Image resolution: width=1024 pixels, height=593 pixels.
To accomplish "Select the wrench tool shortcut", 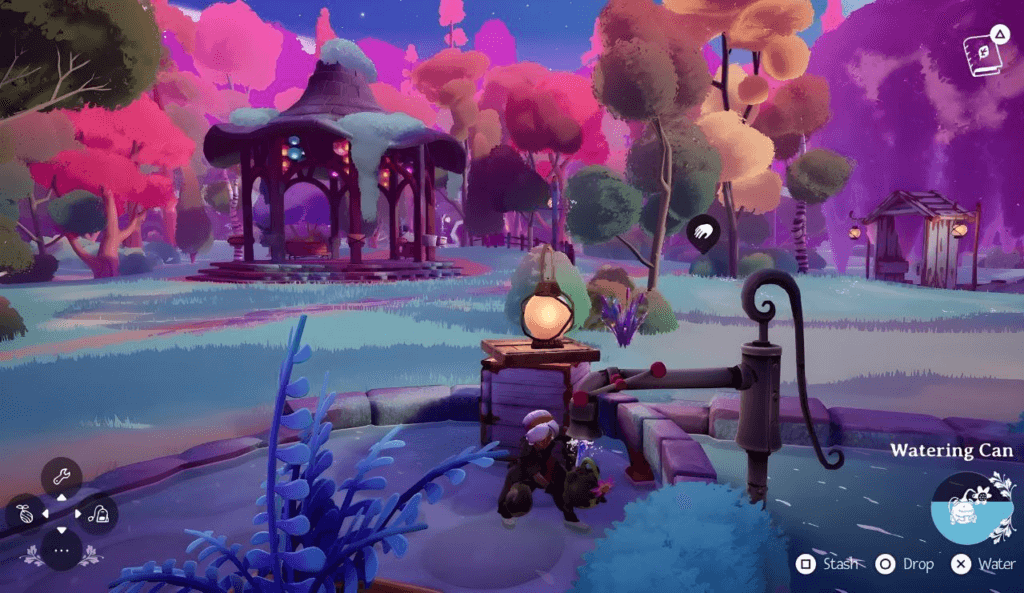I will pos(61,476).
